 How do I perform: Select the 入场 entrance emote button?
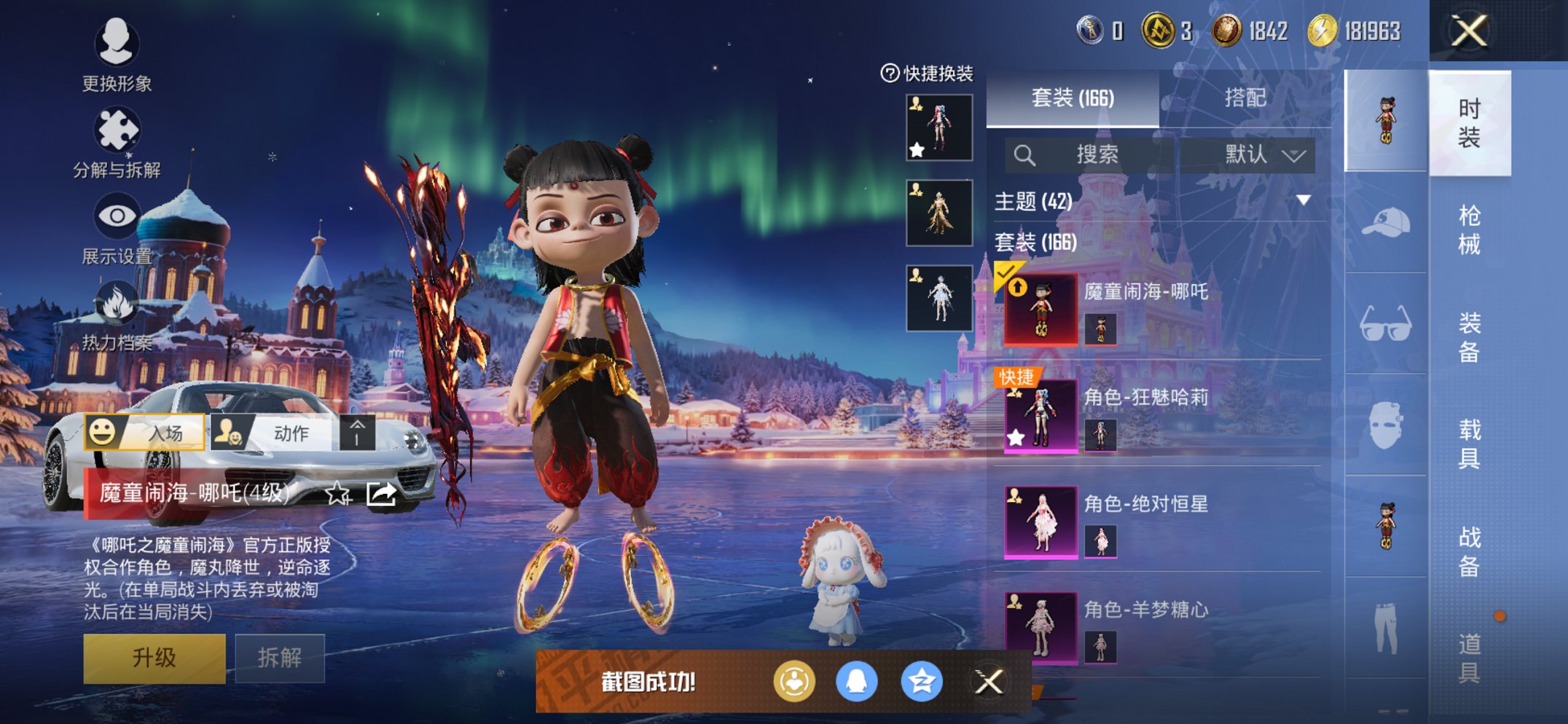145,433
